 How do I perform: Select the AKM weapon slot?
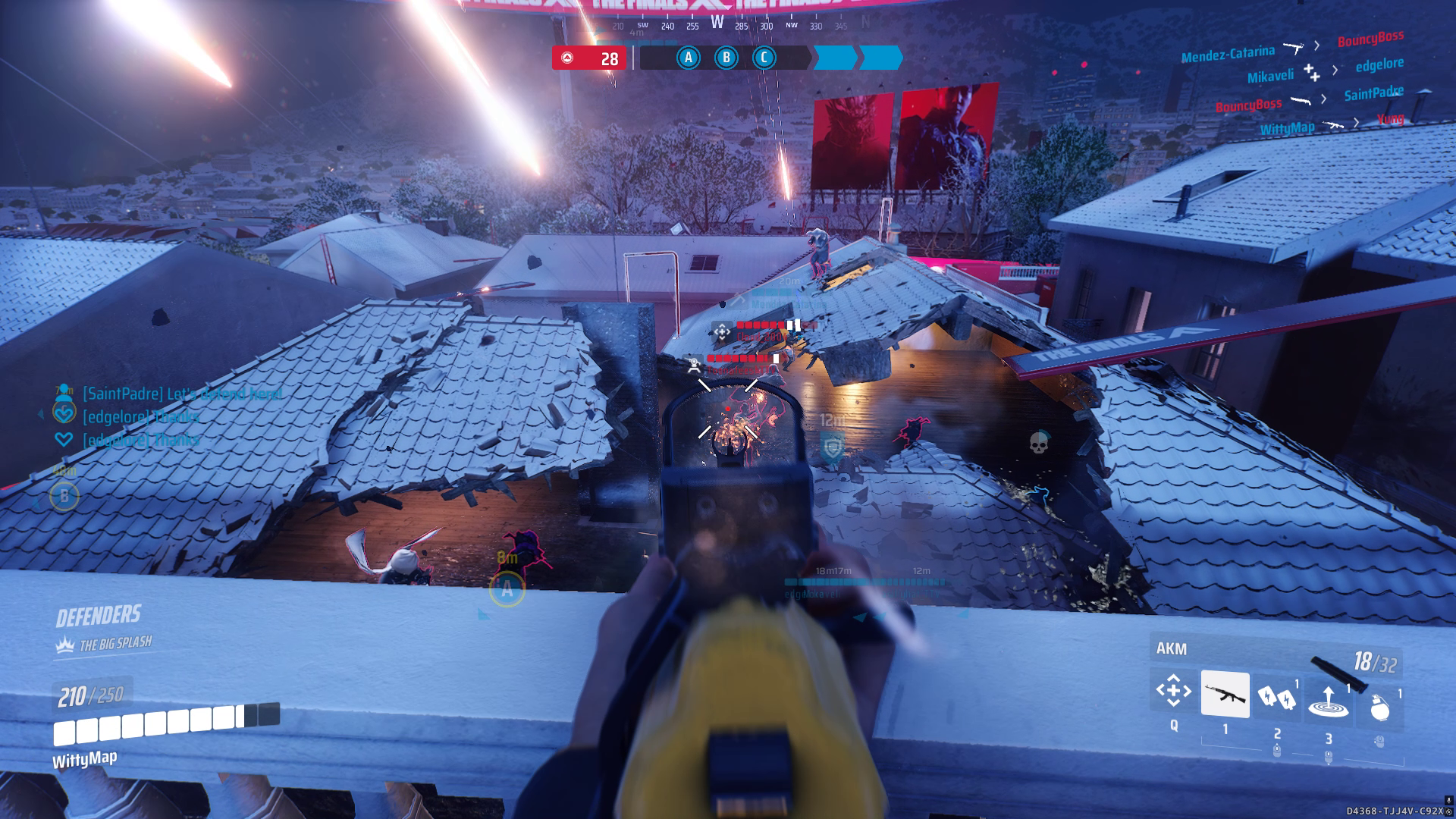coord(1225,694)
